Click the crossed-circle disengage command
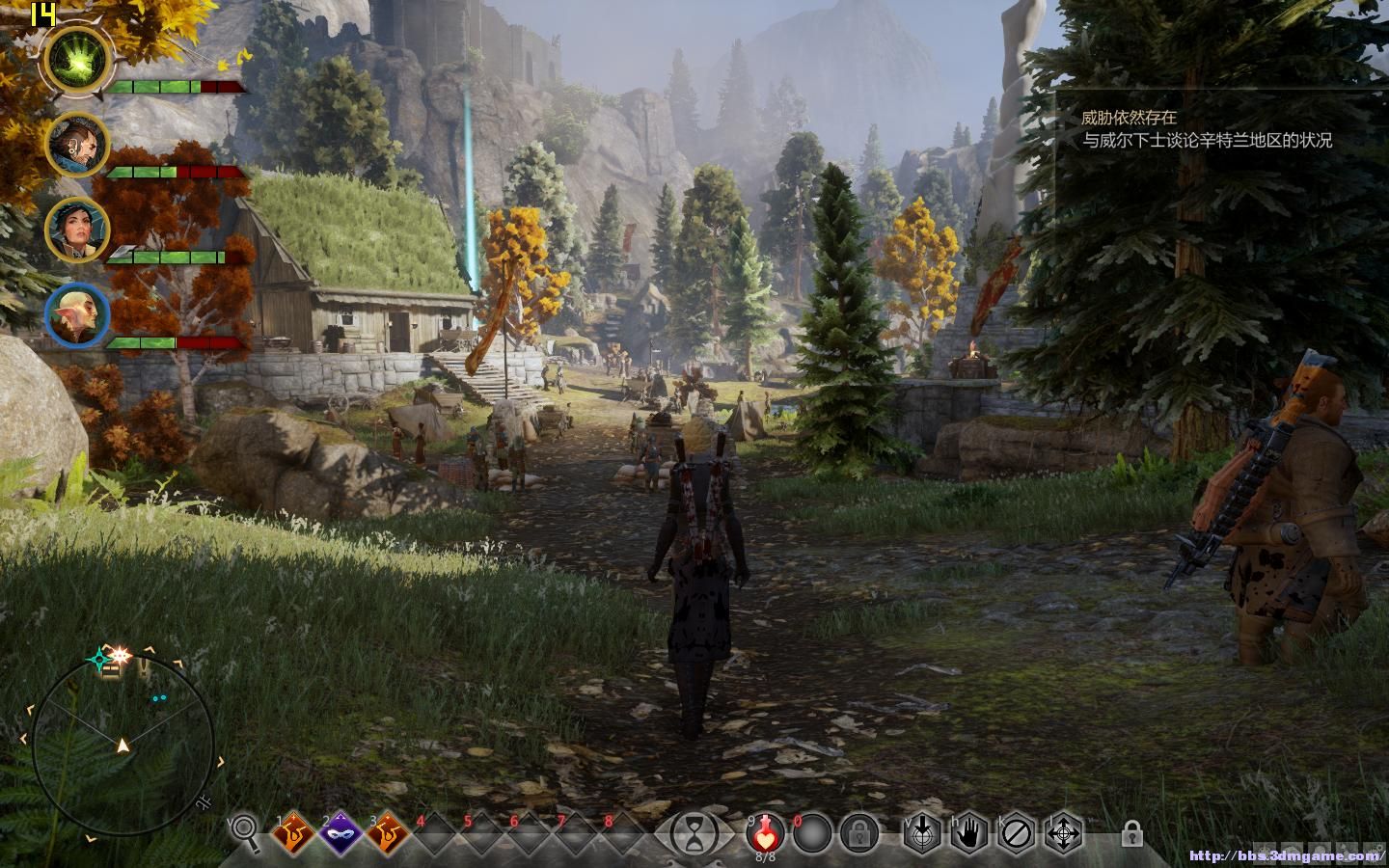This screenshot has width=1389, height=868. [1017, 832]
